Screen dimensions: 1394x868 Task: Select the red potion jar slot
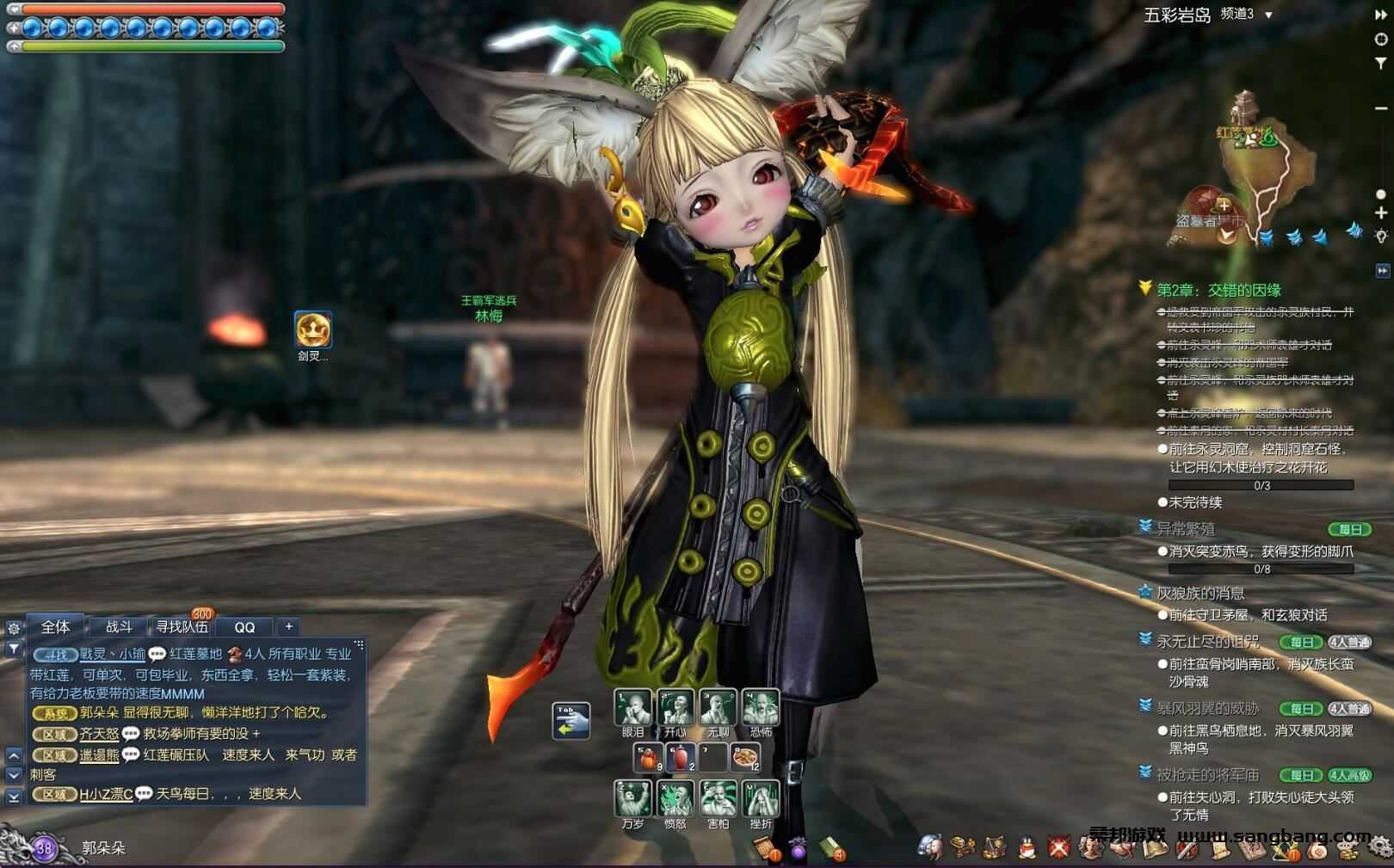pos(680,758)
